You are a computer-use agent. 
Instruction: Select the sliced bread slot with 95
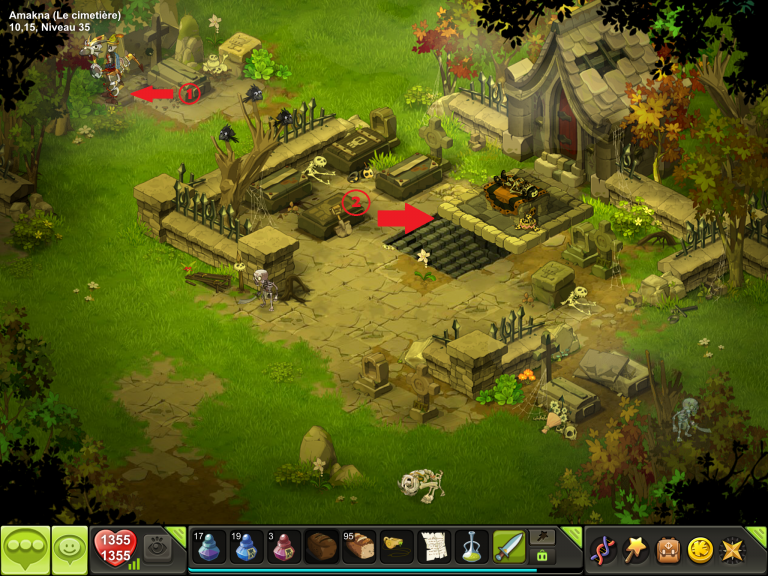point(359,547)
